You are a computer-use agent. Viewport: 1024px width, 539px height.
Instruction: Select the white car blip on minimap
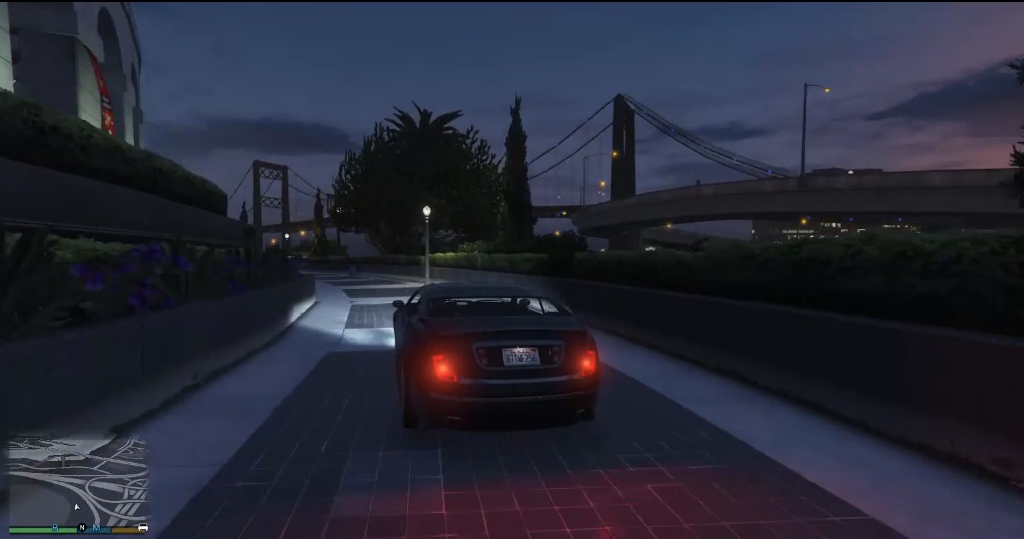pos(143,527)
